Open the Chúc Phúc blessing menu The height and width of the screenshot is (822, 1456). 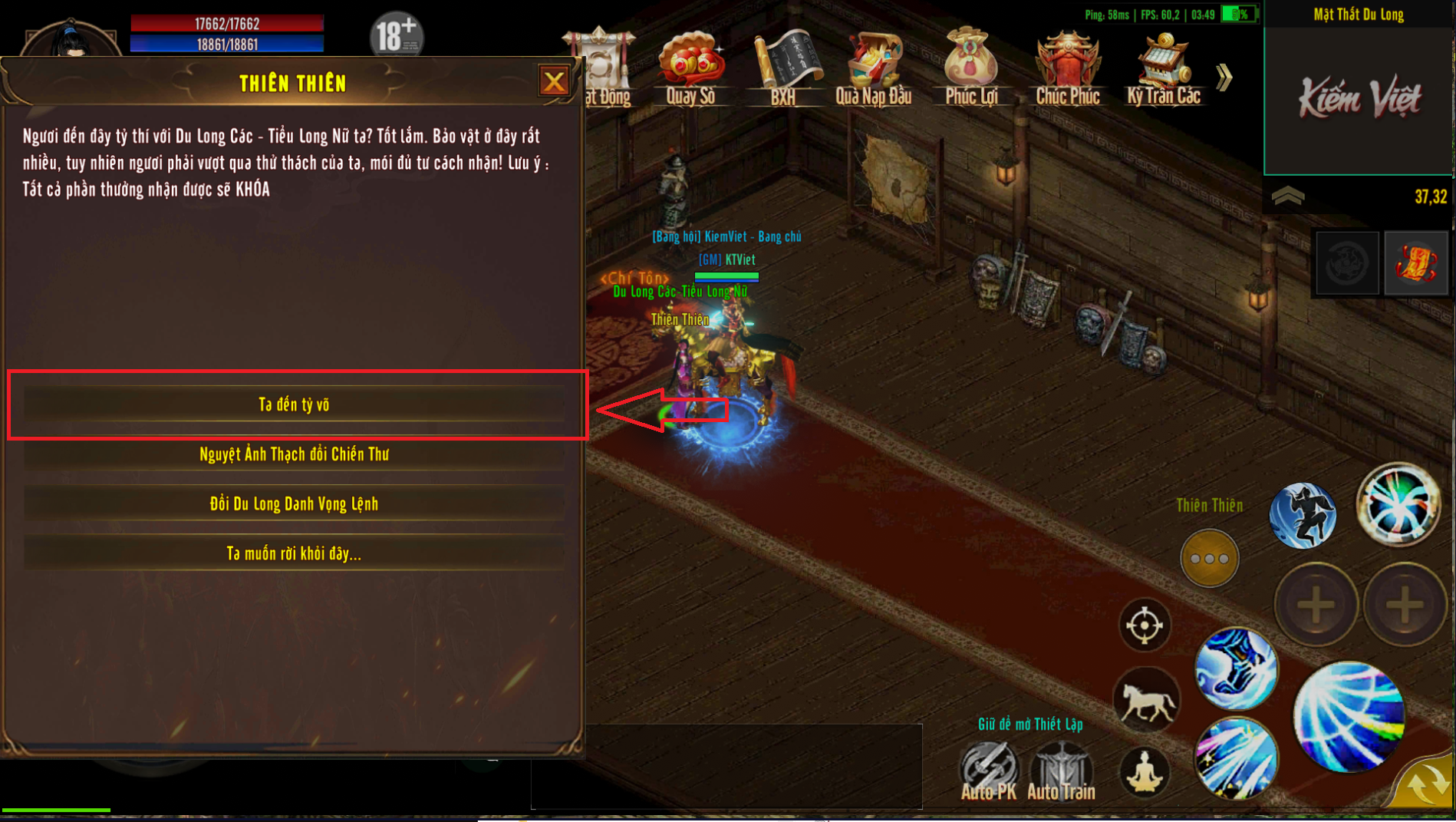[x=1067, y=68]
